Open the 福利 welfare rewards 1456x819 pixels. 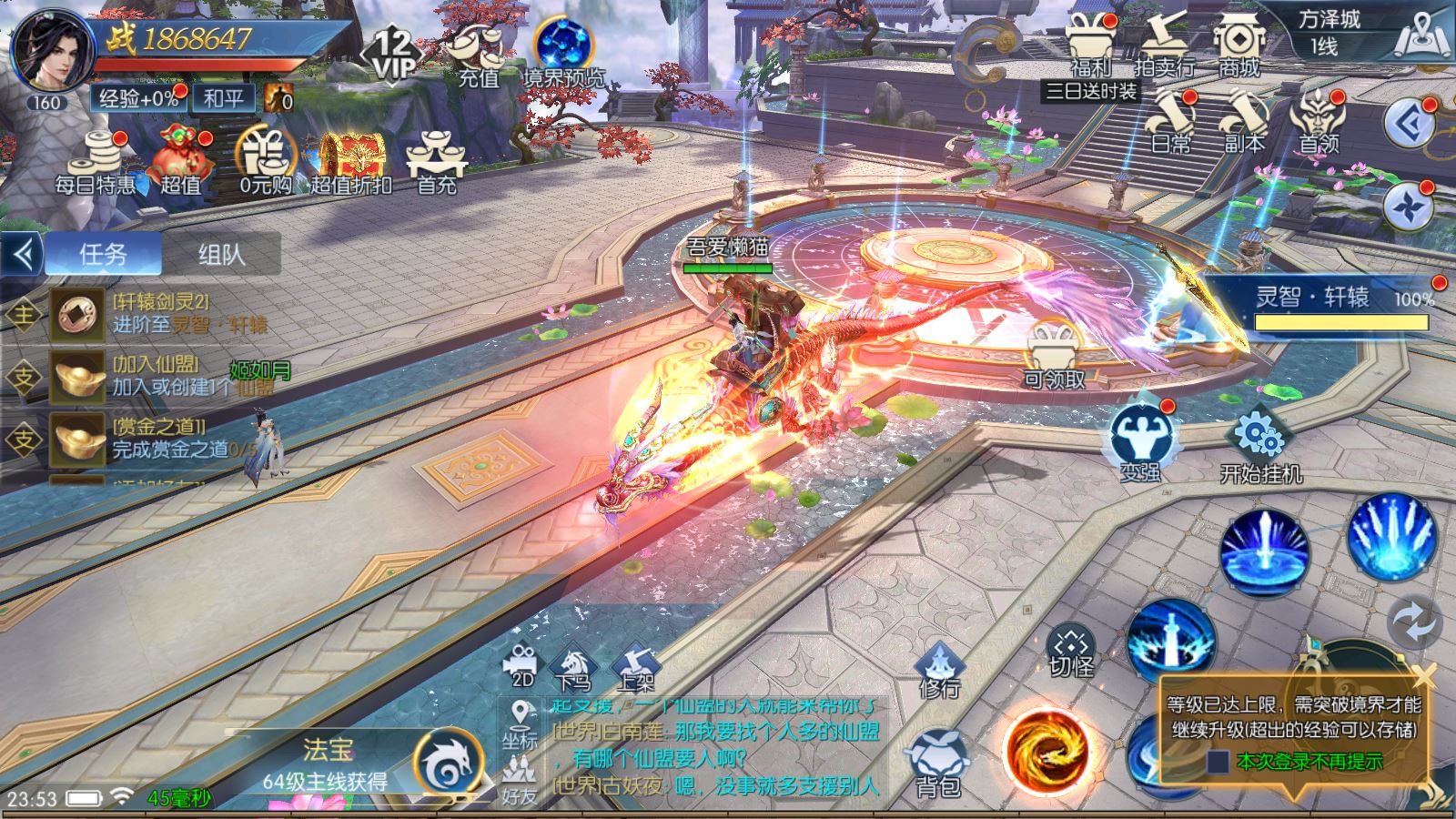pos(1091,47)
